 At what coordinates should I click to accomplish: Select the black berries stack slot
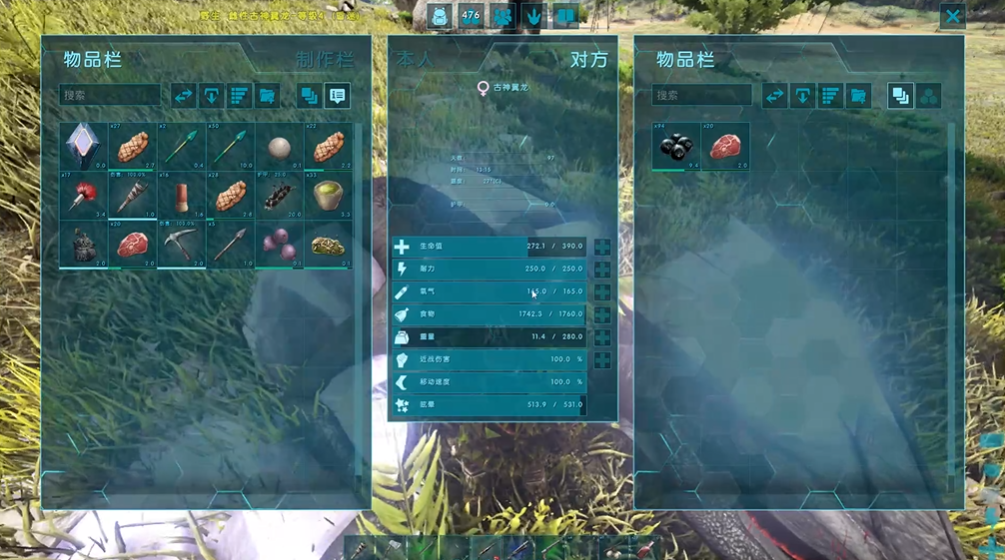(676, 147)
